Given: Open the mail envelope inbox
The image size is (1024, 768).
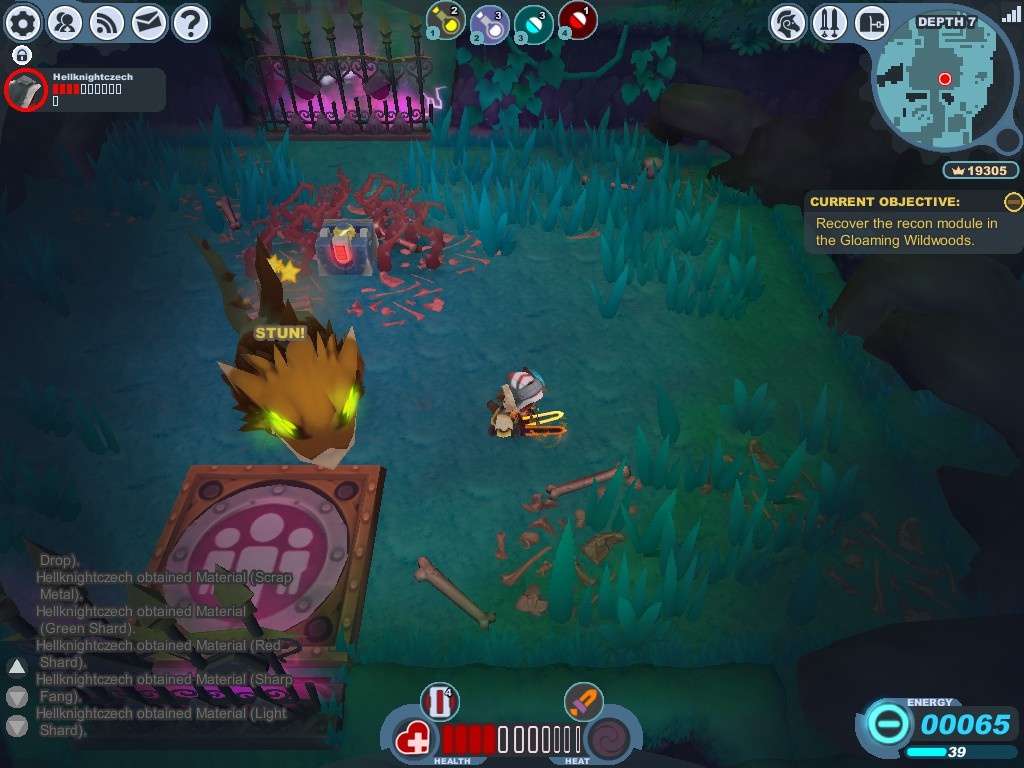Looking at the screenshot, I should click(x=149, y=22).
